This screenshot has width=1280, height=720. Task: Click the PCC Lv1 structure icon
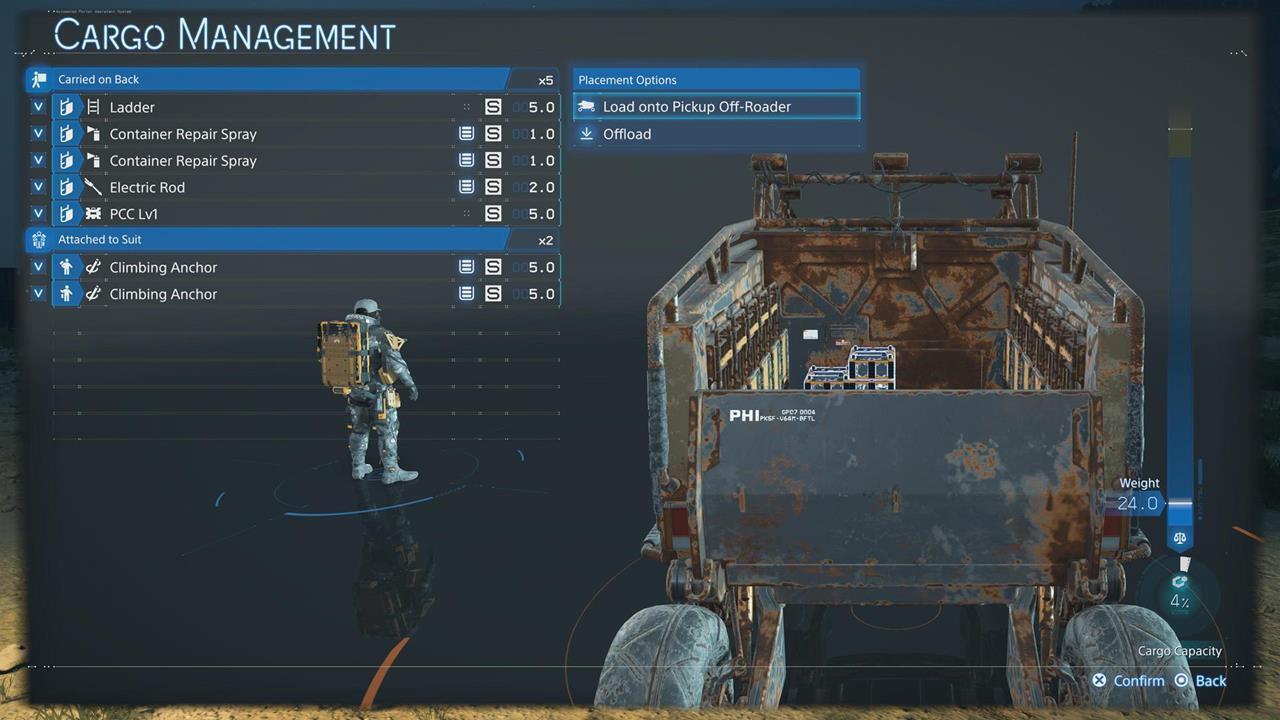(x=92, y=213)
